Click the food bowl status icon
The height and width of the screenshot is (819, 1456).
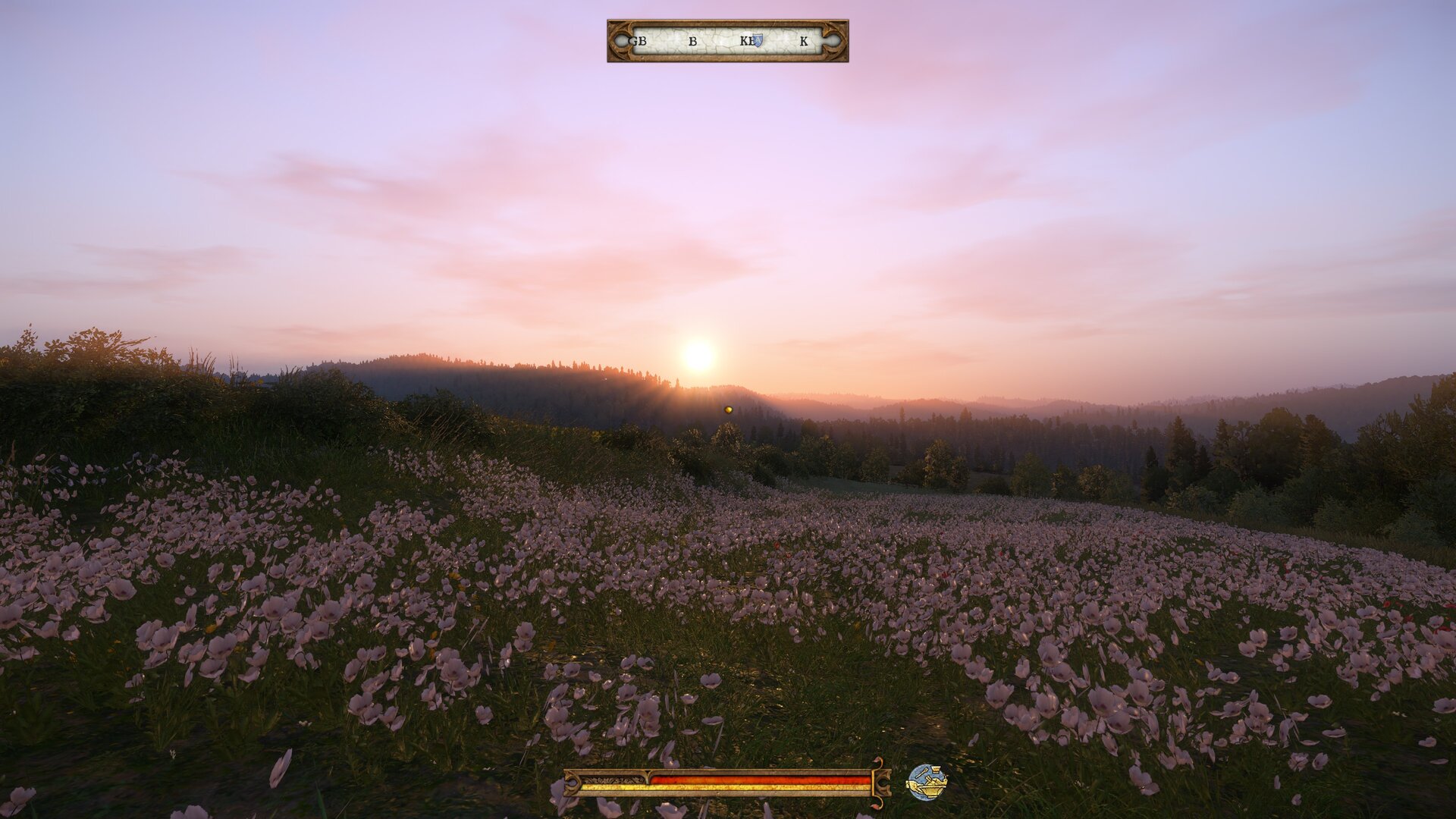(x=927, y=782)
